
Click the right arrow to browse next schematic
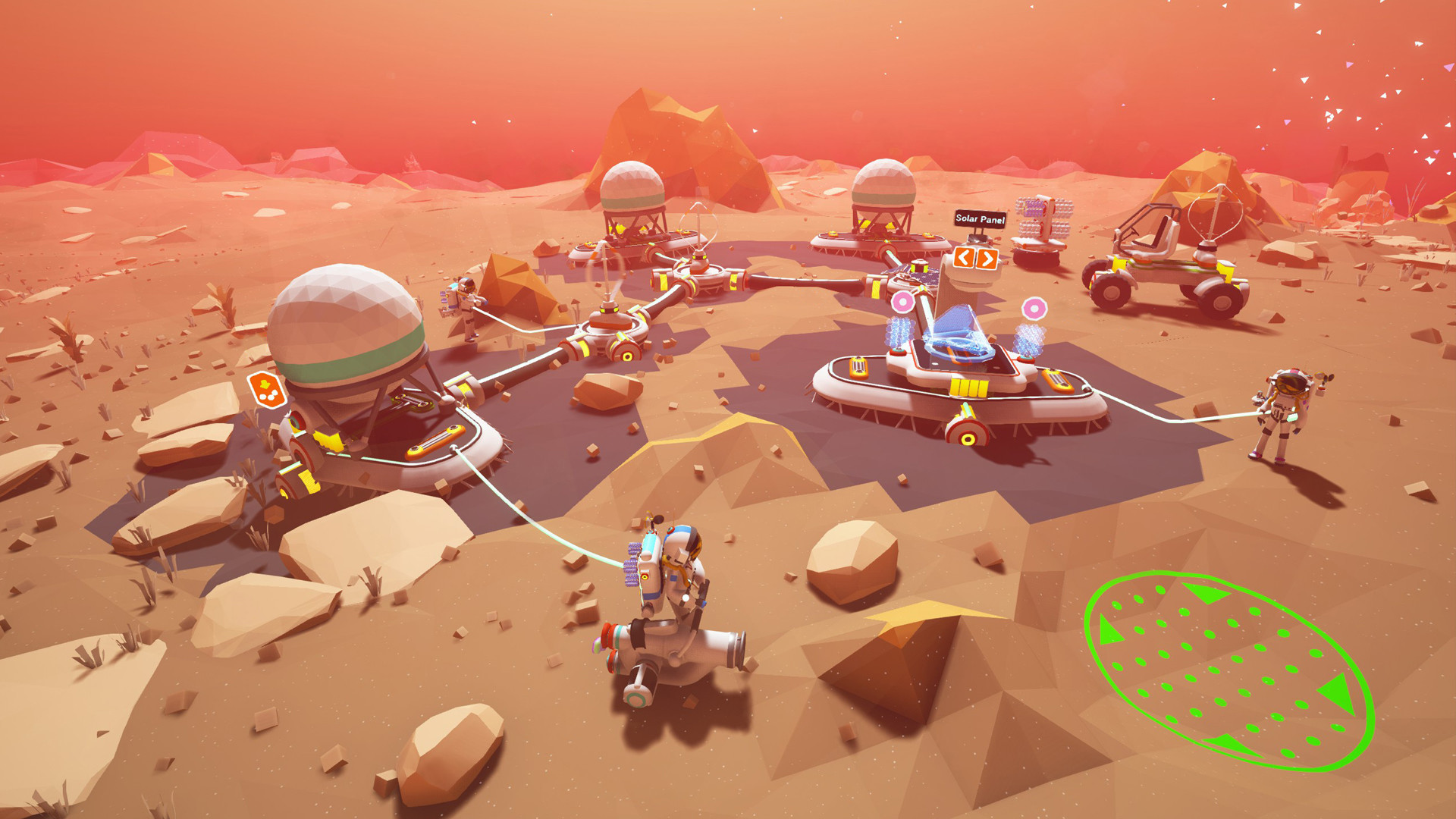click(987, 258)
